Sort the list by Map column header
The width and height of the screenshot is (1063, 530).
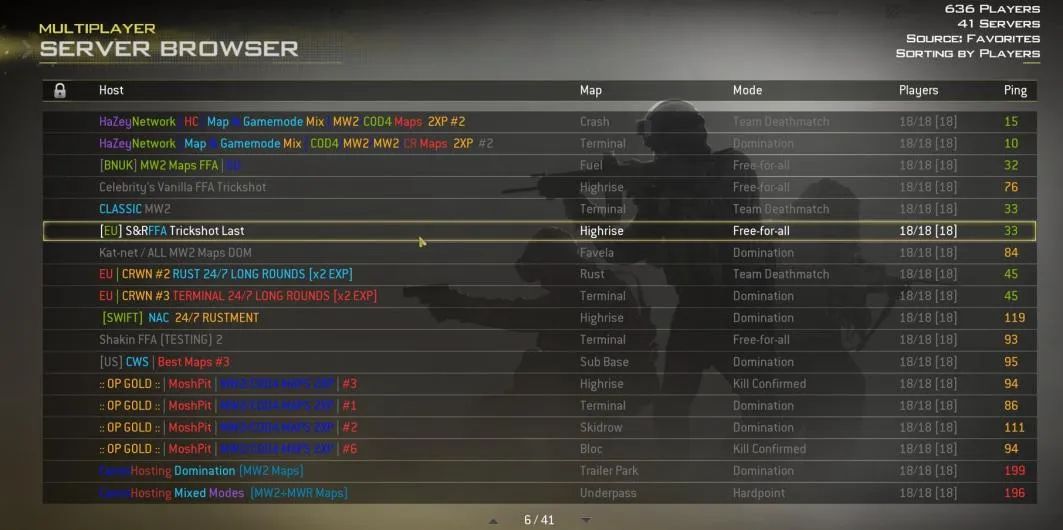click(x=591, y=90)
